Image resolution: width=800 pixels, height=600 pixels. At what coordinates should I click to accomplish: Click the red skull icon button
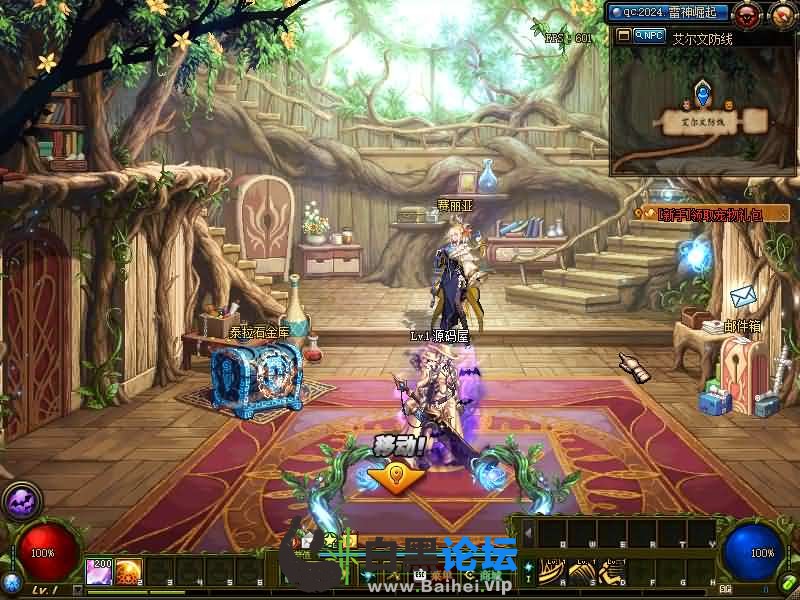747,14
